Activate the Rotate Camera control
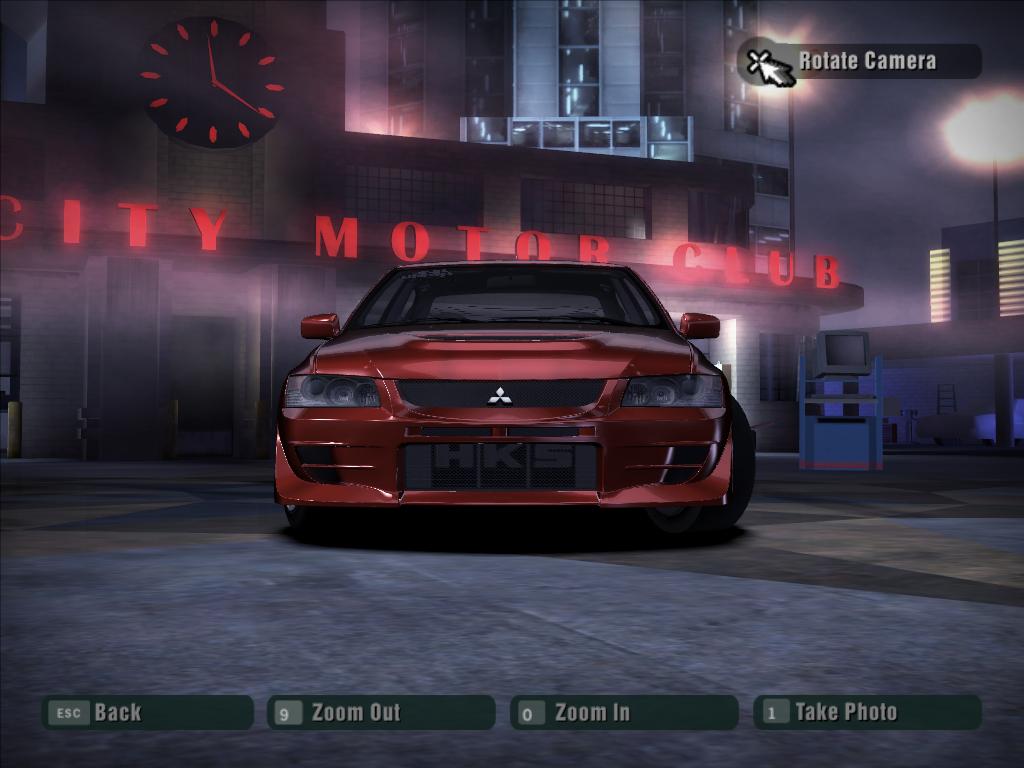1024x768 pixels. pyautogui.click(x=859, y=61)
